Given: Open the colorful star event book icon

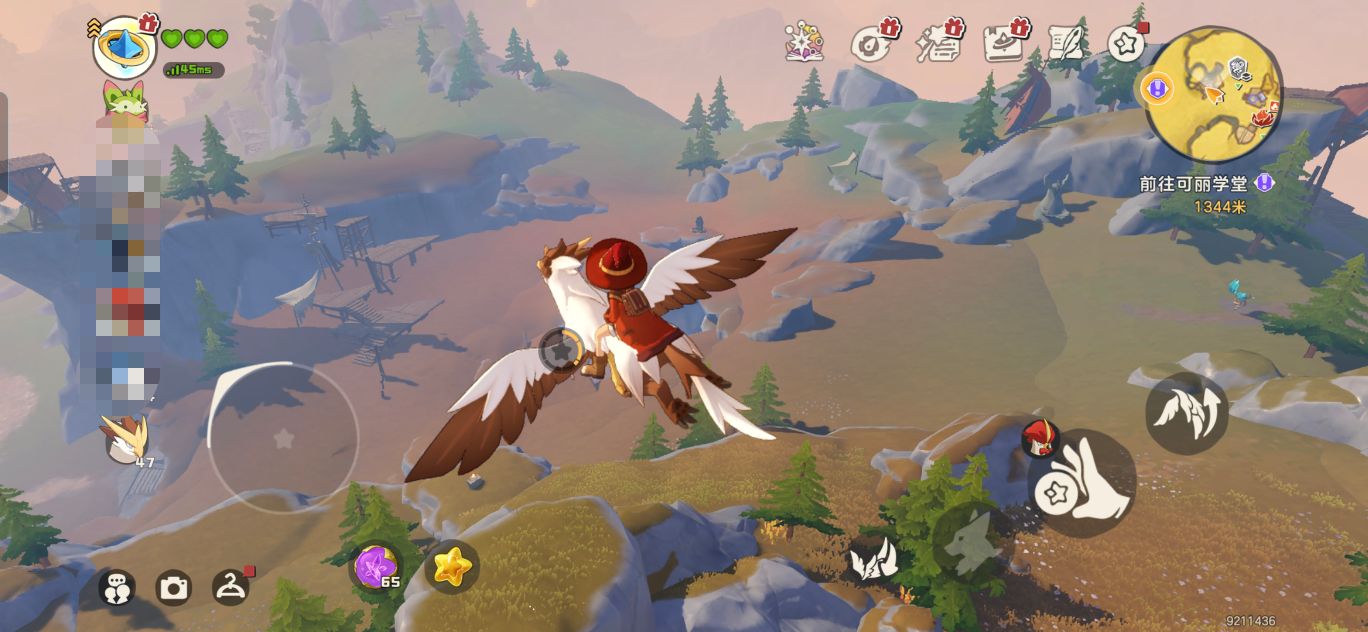Looking at the screenshot, I should 804,44.
